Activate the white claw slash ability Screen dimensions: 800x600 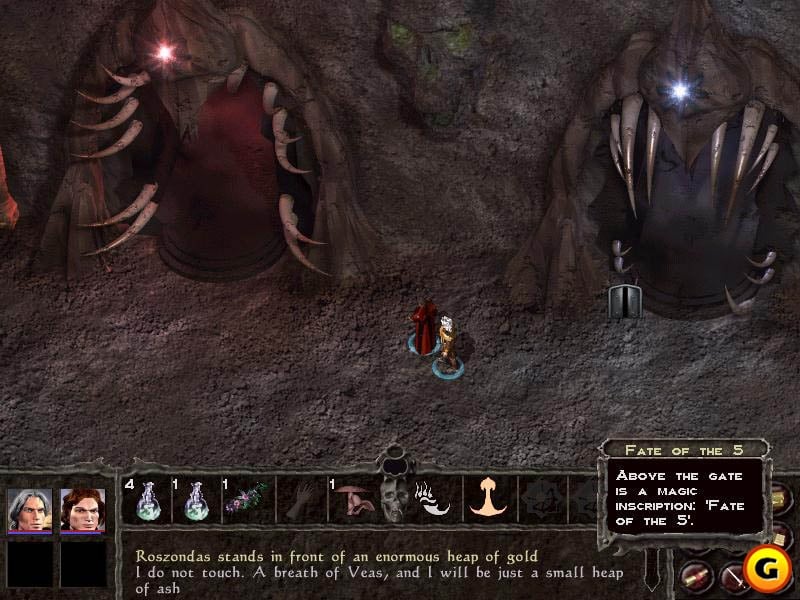(435, 498)
